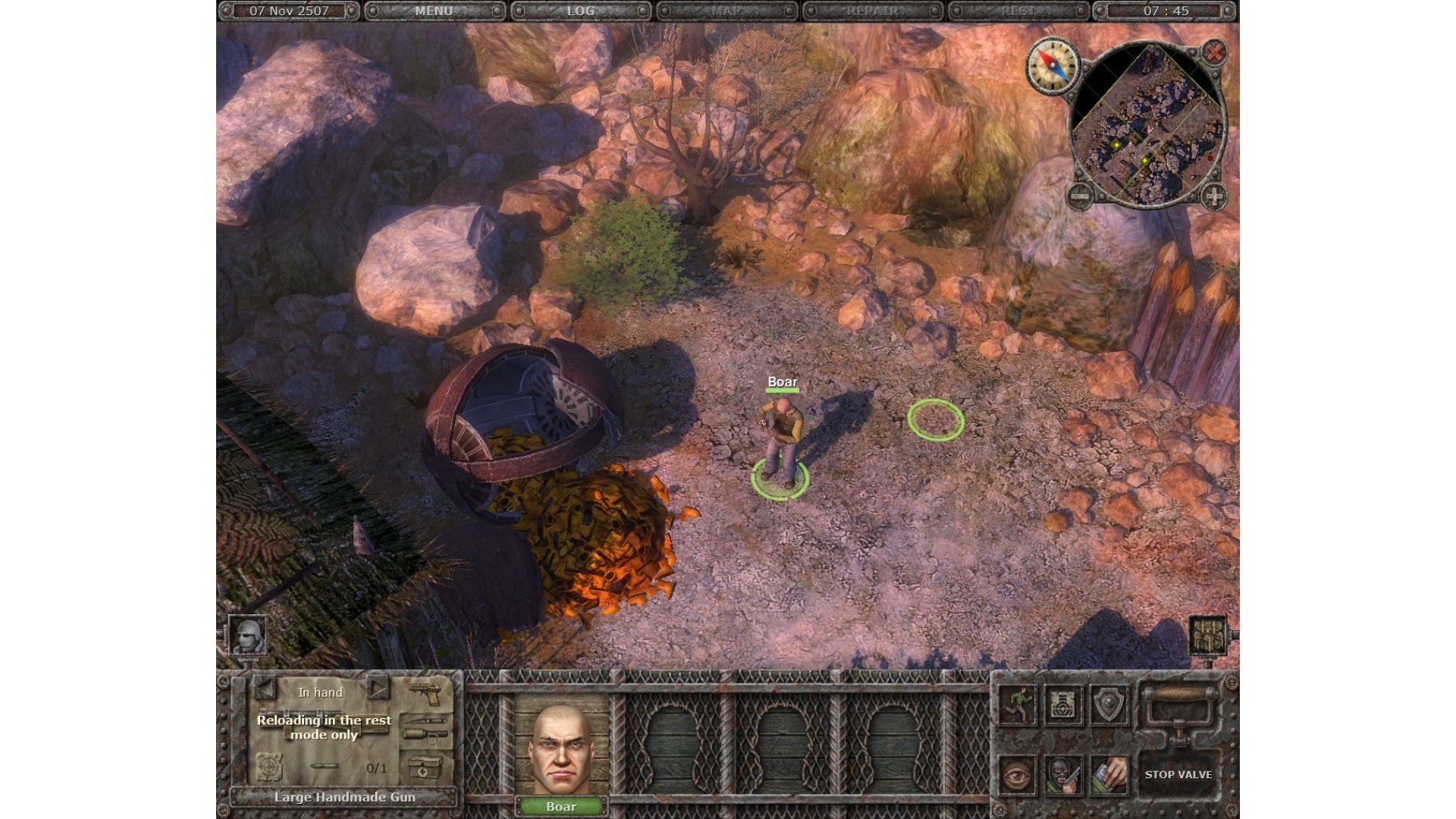Close the minimap with the red X

point(1214,52)
